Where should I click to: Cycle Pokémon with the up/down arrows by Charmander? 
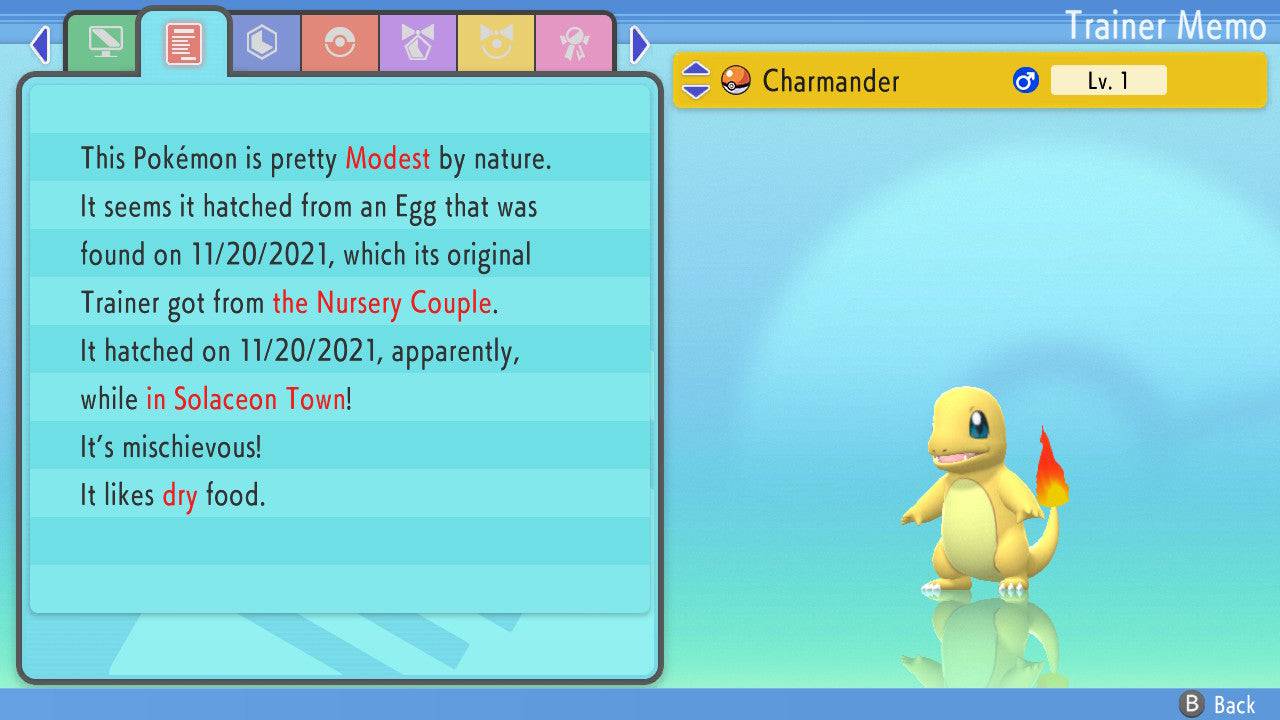pyautogui.click(x=695, y=81)
